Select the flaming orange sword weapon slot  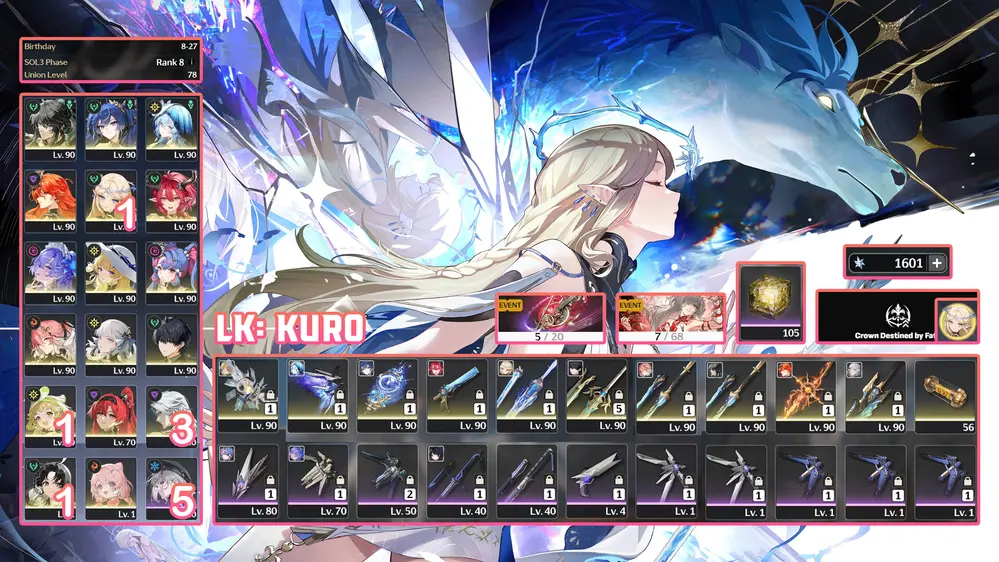point(807,396)
